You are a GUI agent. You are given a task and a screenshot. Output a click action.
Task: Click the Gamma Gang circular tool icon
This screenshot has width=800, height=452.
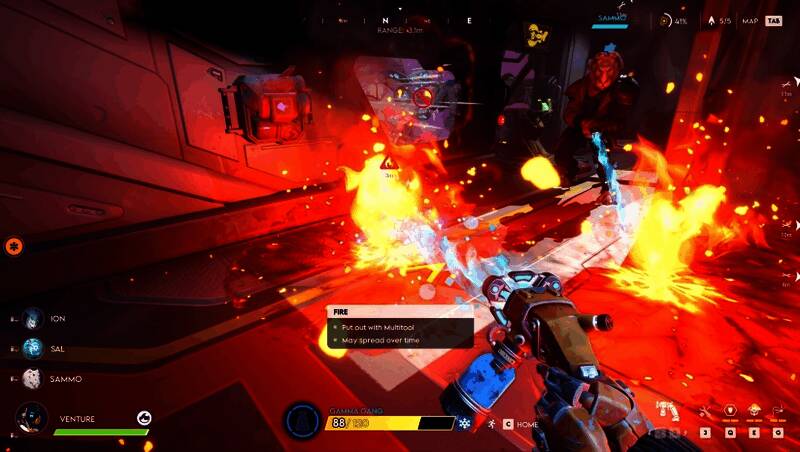coord(302,421)
